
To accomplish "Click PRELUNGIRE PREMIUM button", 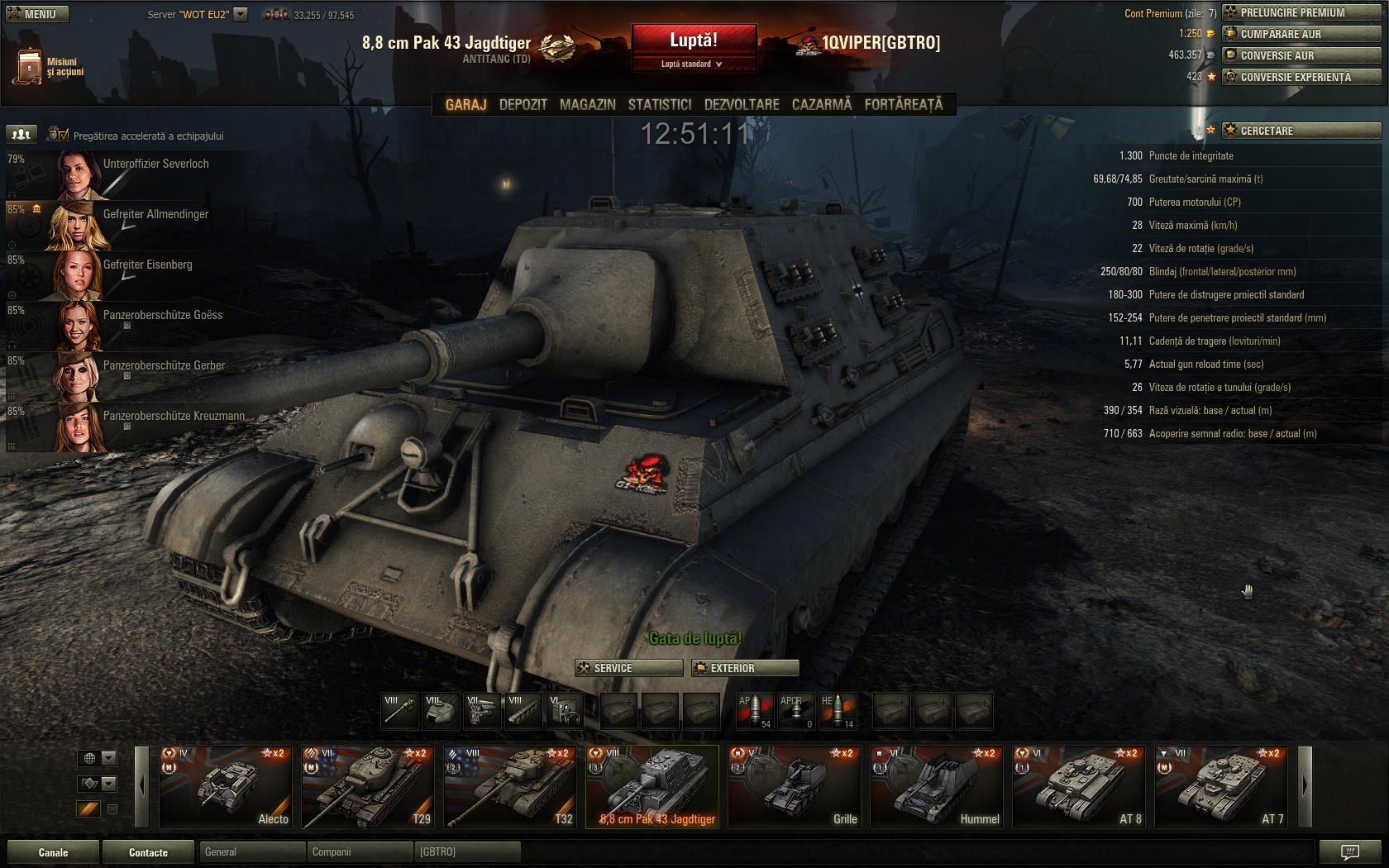I will pos(1301,12).
